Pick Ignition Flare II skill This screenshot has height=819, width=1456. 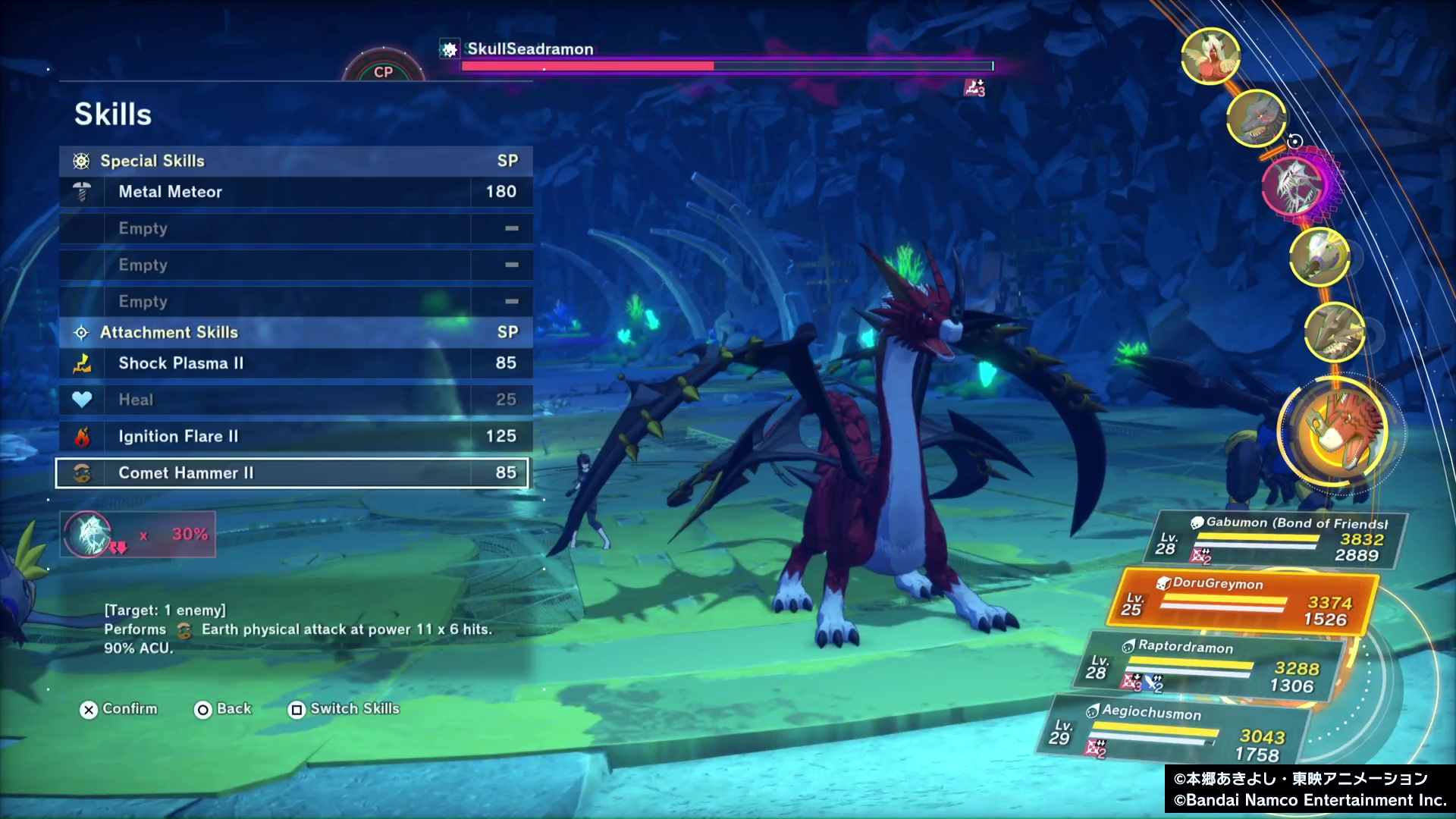coord(296,436)
